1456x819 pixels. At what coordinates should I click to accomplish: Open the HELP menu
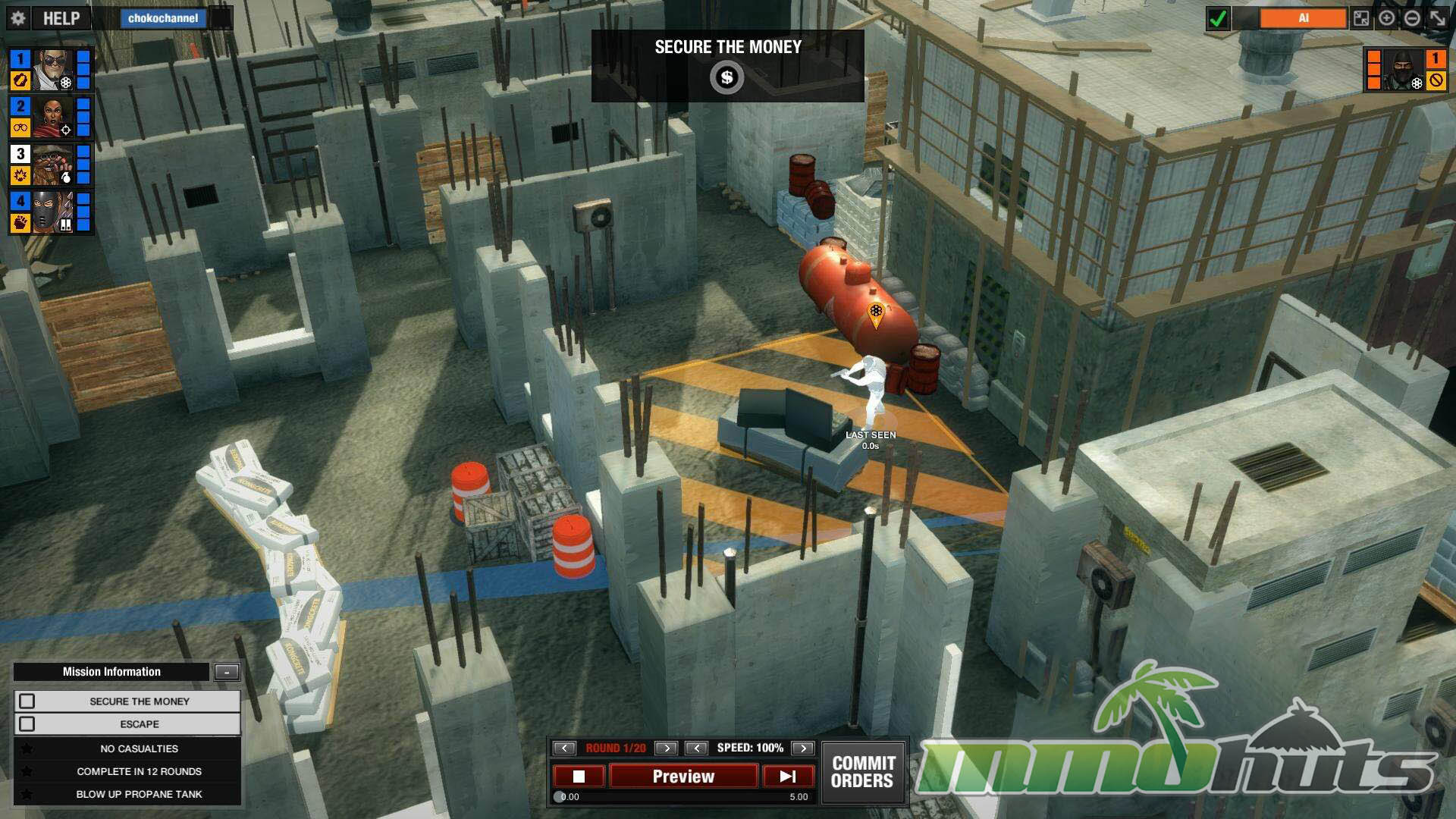[x=61, y=18]
